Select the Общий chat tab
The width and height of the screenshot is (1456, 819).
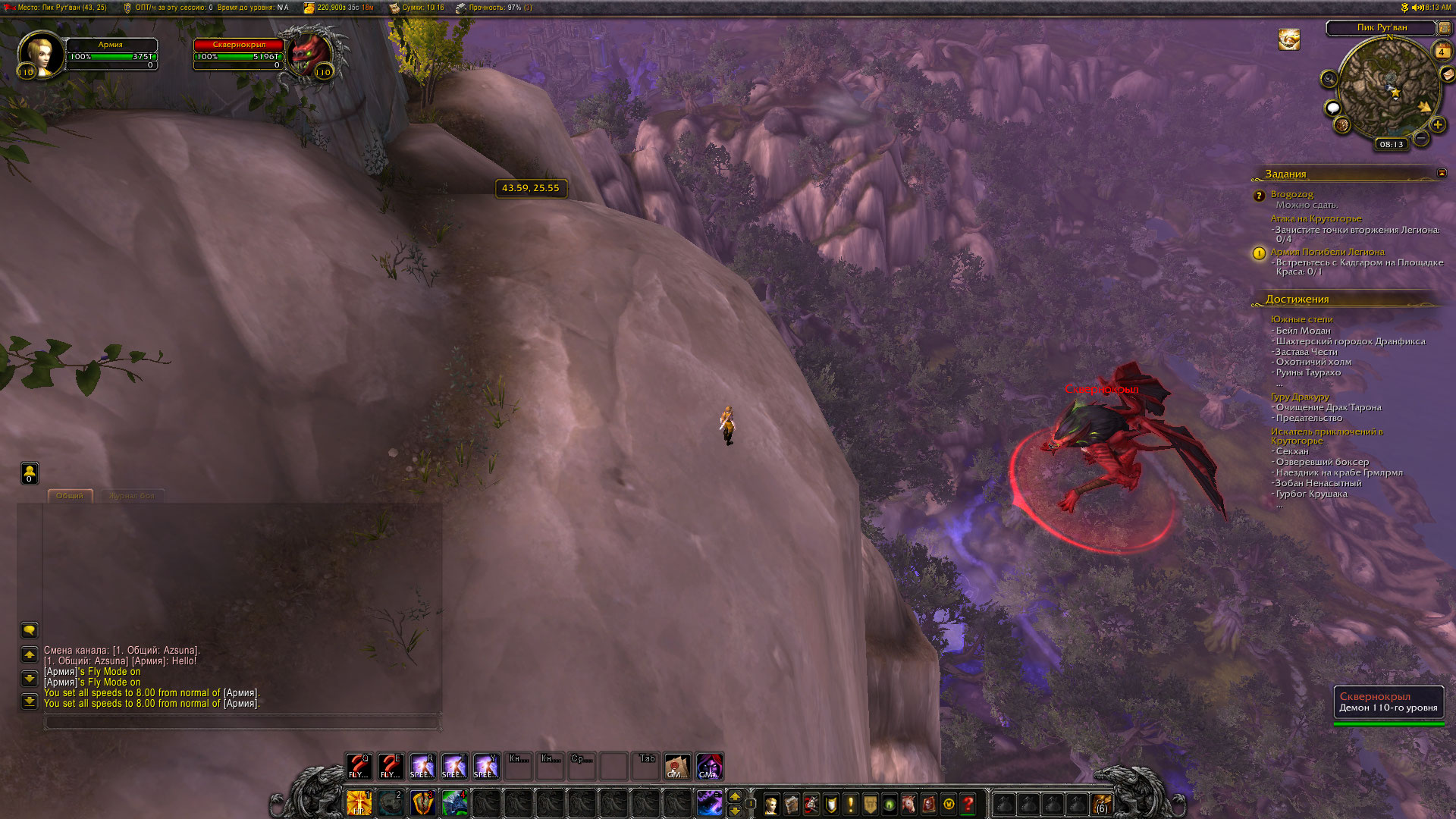click(x=70, y=496)
